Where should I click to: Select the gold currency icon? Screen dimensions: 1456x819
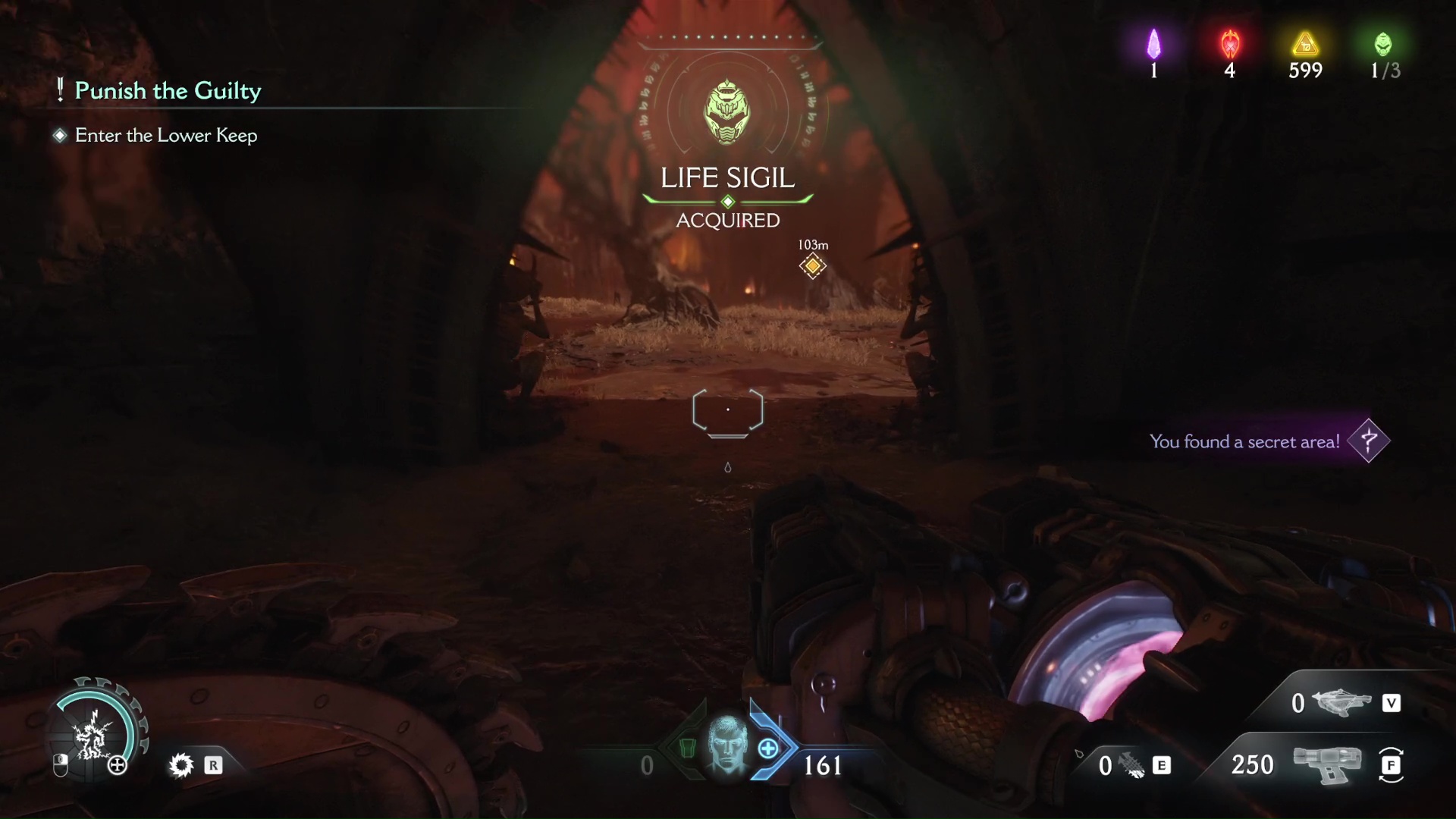click(x=1305, y=44)
